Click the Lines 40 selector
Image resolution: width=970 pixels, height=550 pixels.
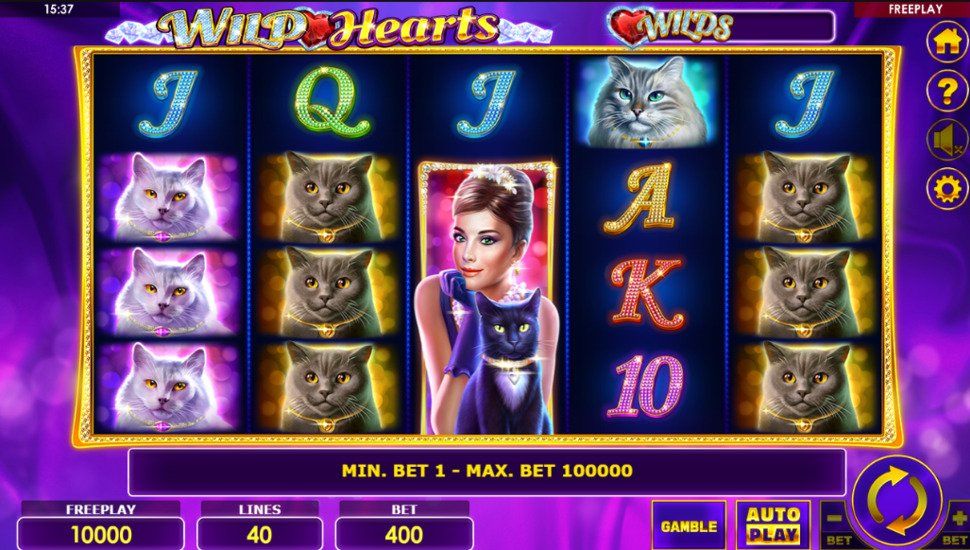tap(259, 534)
